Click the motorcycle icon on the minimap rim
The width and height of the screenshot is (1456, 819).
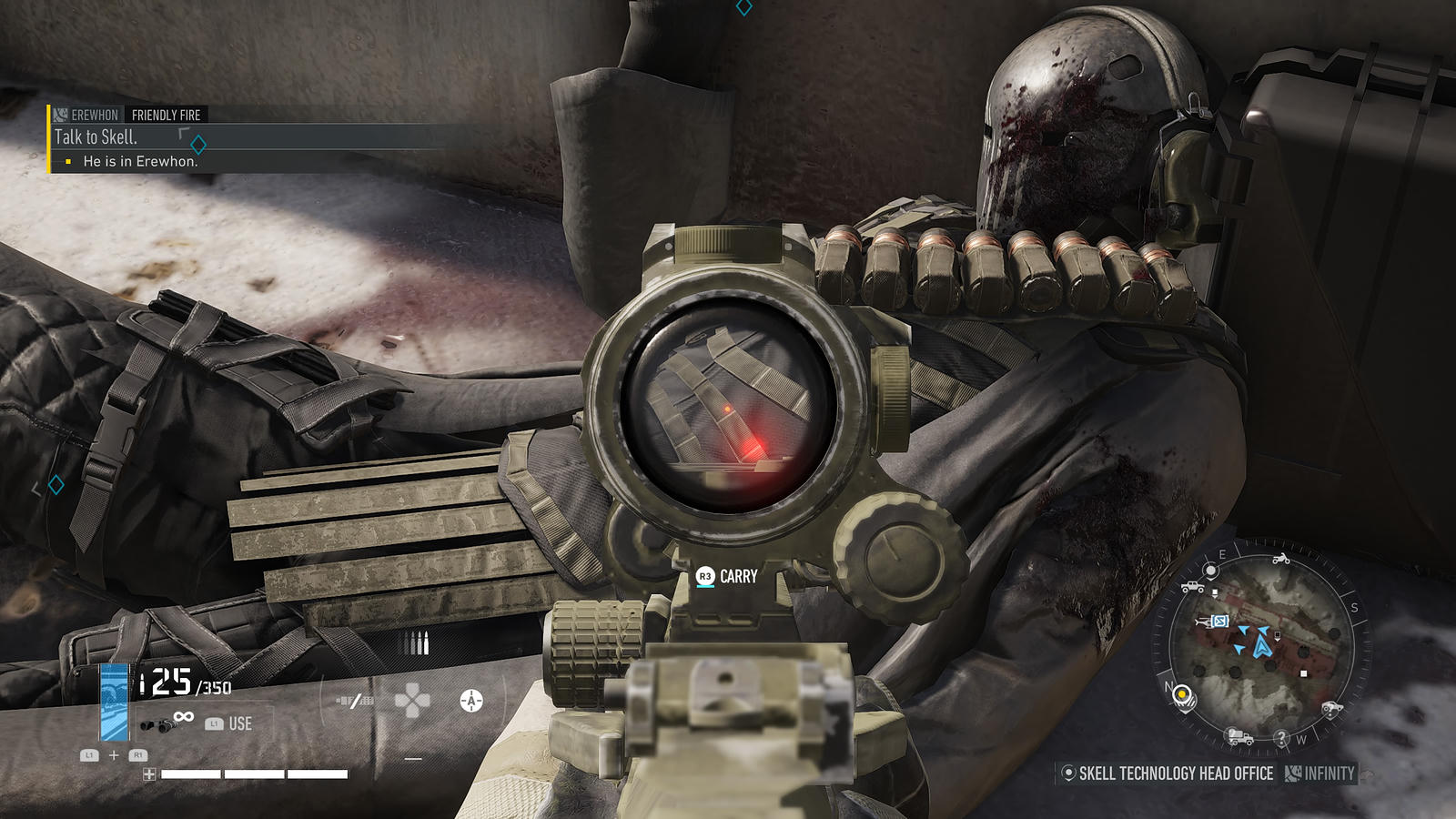1281,558
